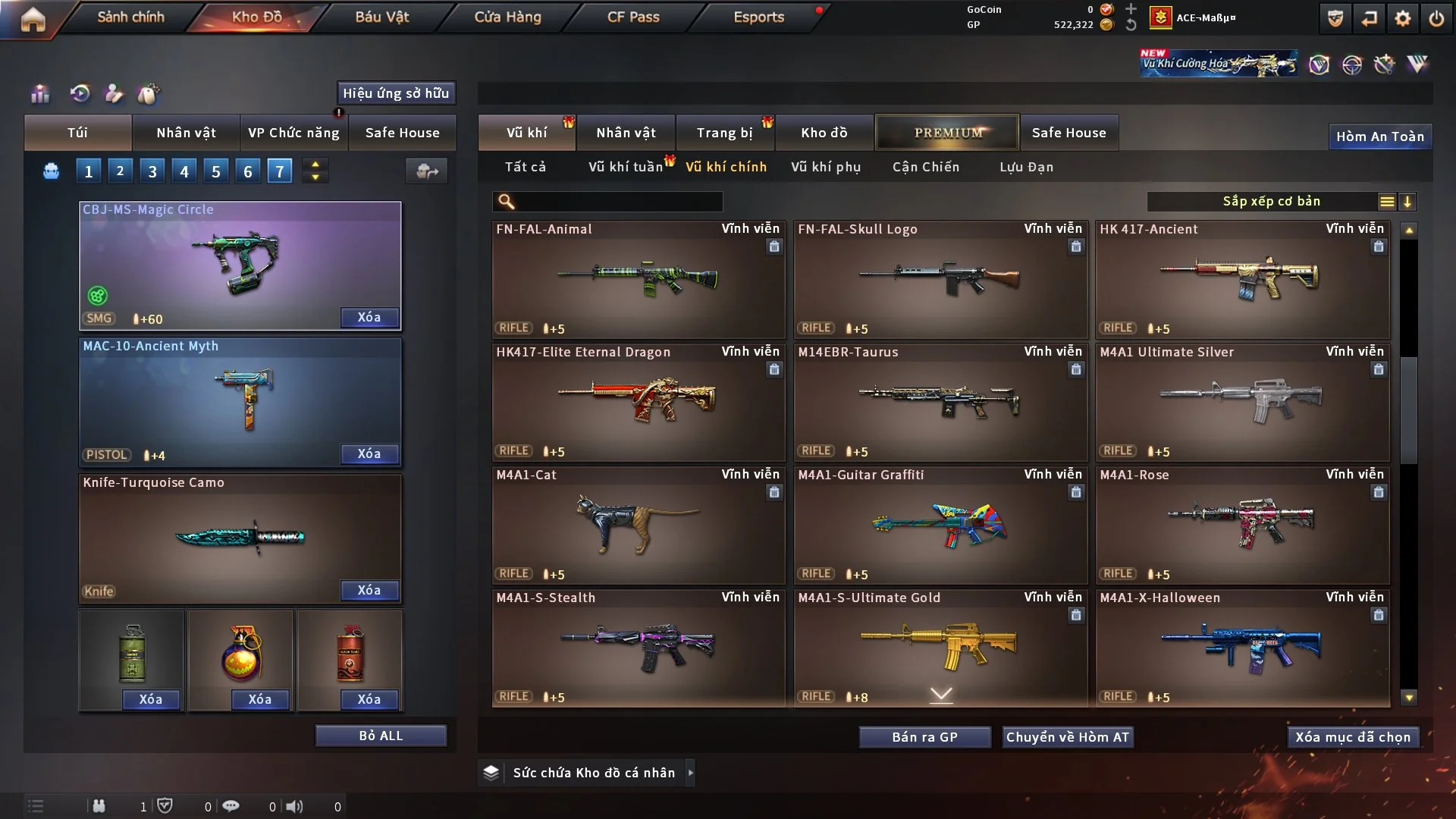Choose bag preset number 3
The width and height of the screenshot is (1456, 819).
click(x=152, y=171)
